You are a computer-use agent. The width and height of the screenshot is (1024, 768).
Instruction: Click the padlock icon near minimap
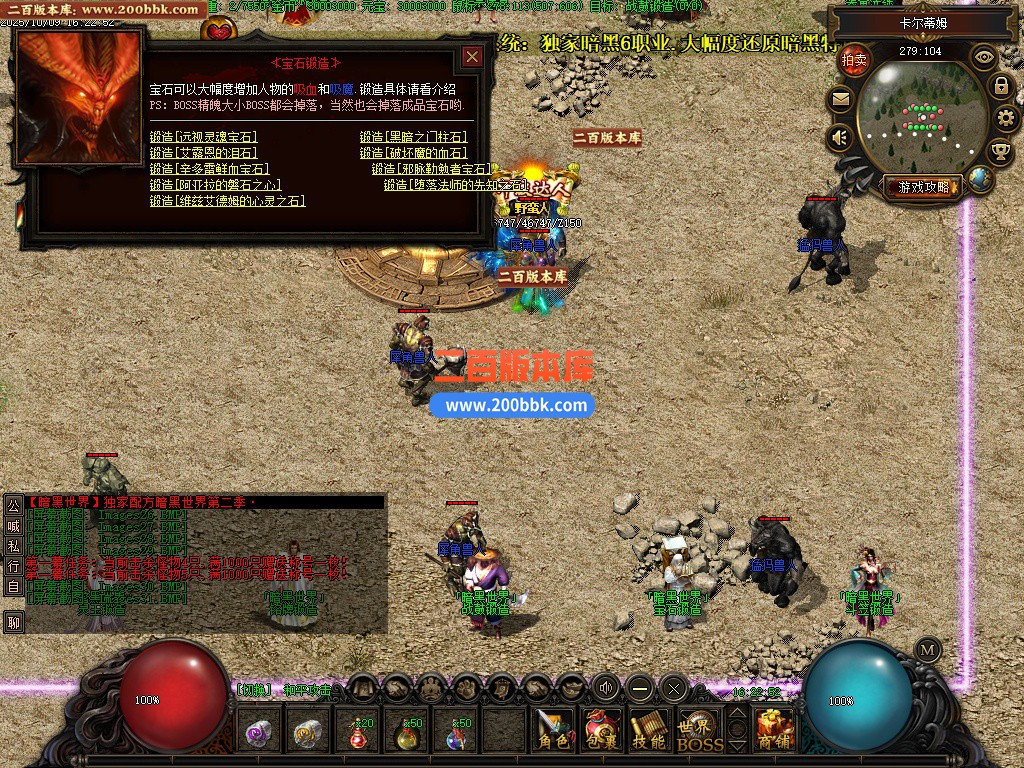pyautogui.click(x=999, y=86)
